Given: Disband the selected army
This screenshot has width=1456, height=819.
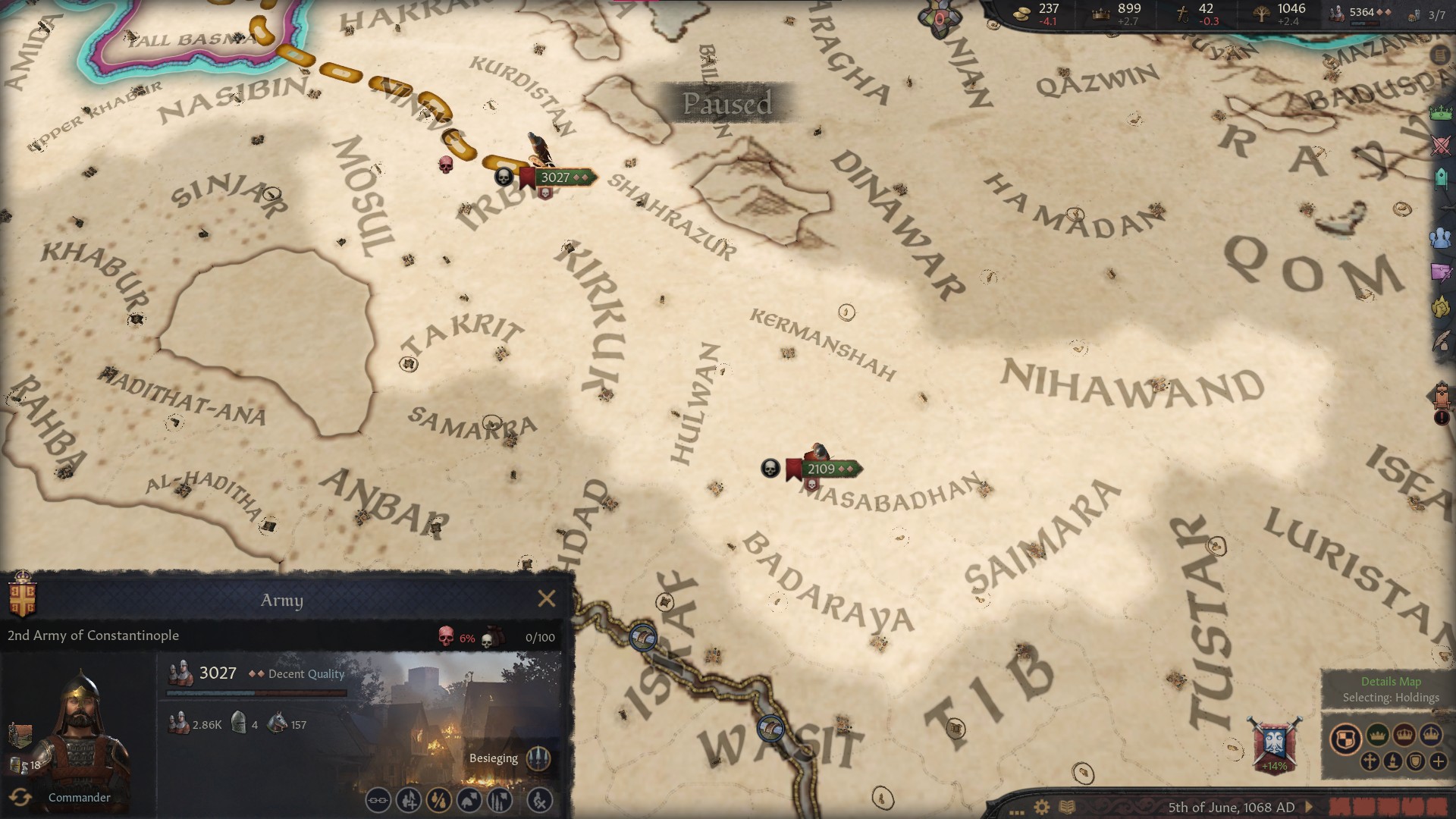Looking at the screenshot, I should tap(540, 800).
